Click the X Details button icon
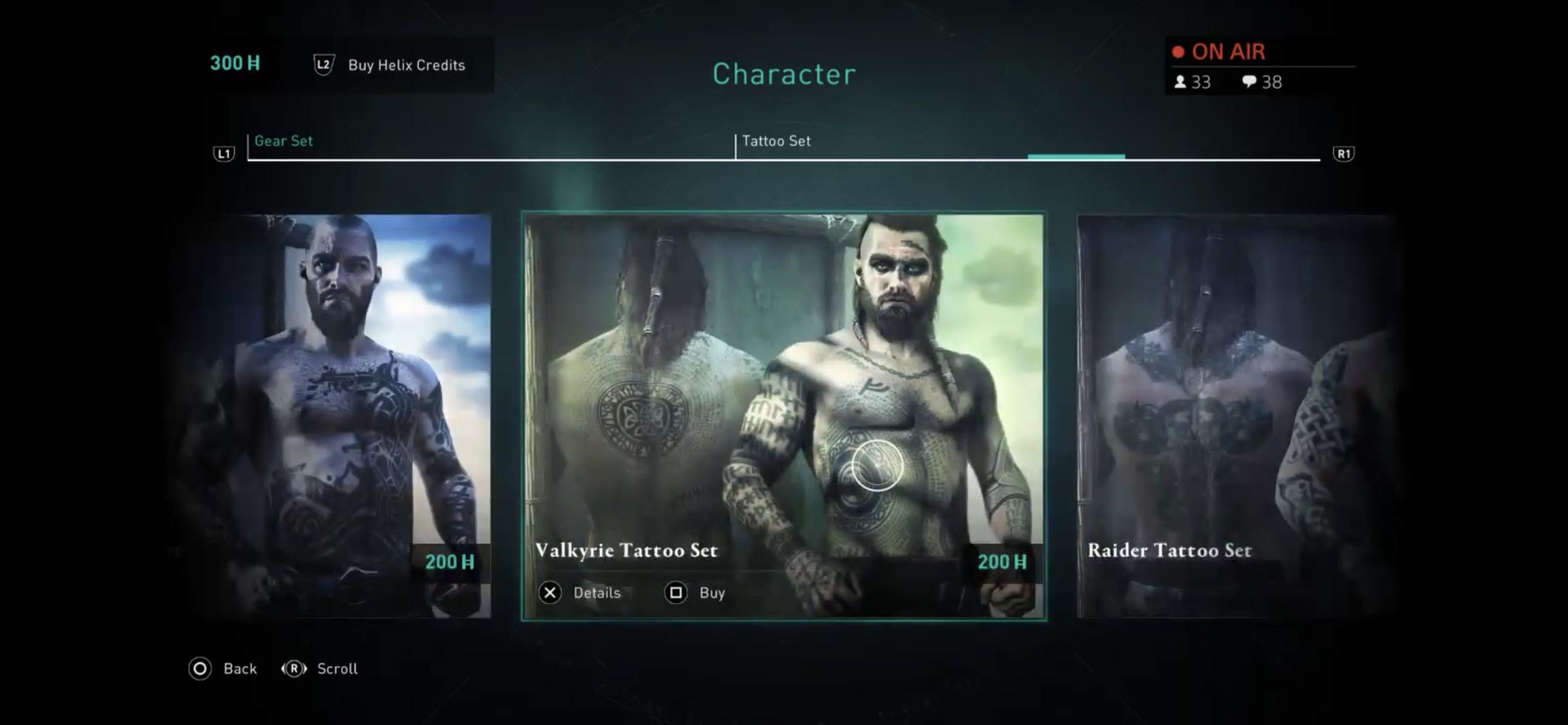Screen dimensions: 1568x725 pos(550,592)
